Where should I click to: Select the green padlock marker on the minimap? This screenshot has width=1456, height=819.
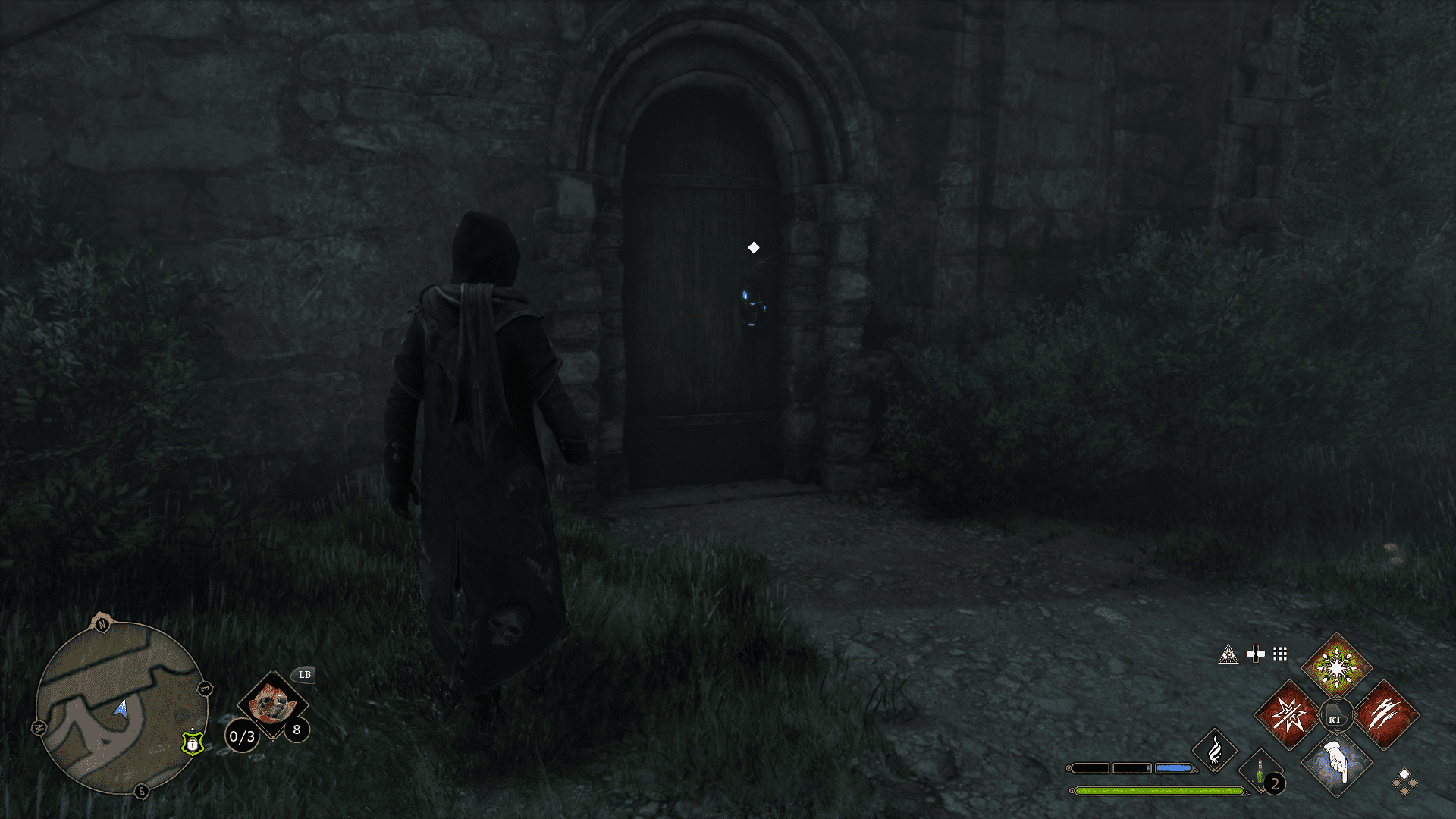point(193,743)
